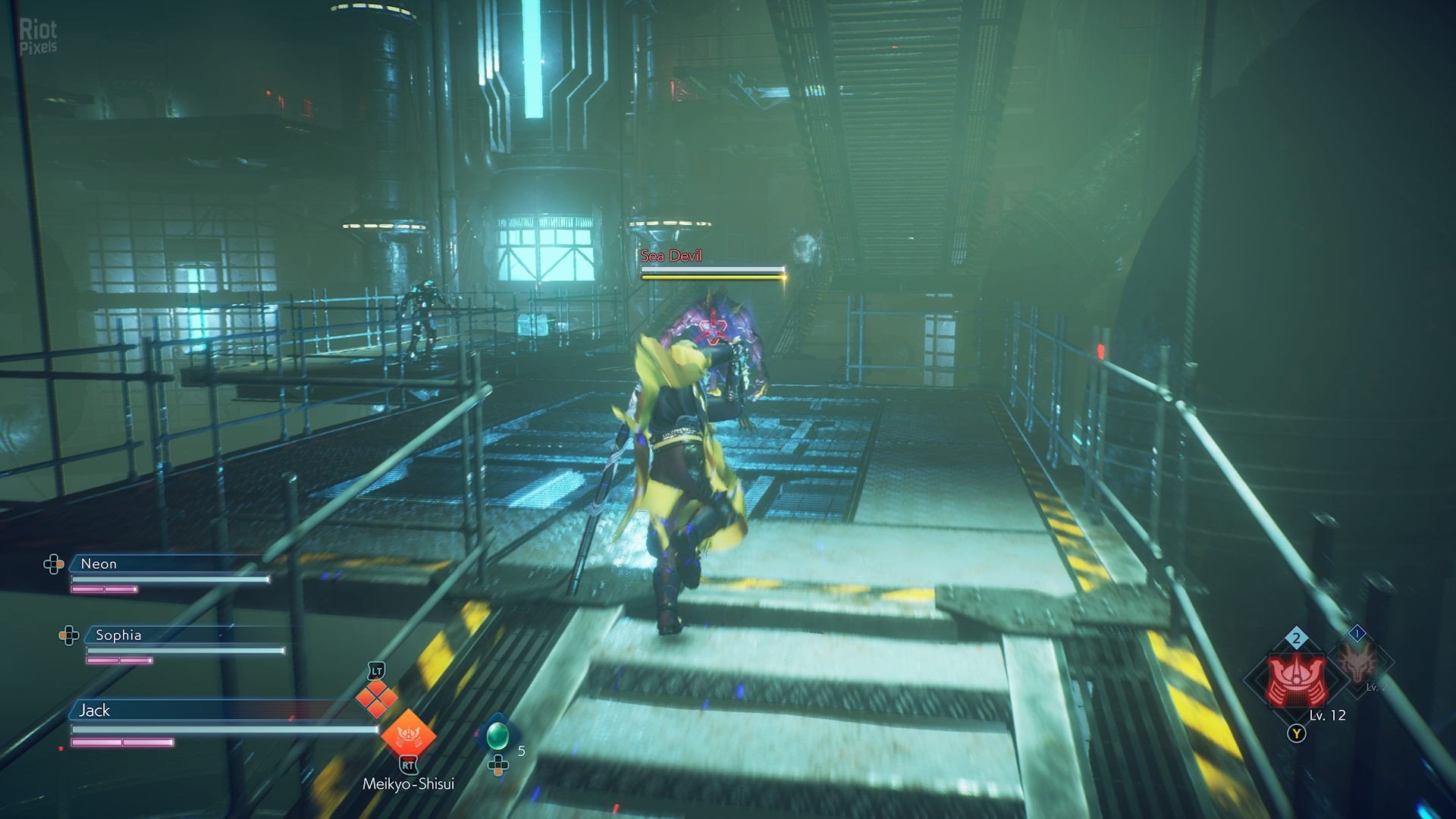Use the green potion item

tap(497, 734)
